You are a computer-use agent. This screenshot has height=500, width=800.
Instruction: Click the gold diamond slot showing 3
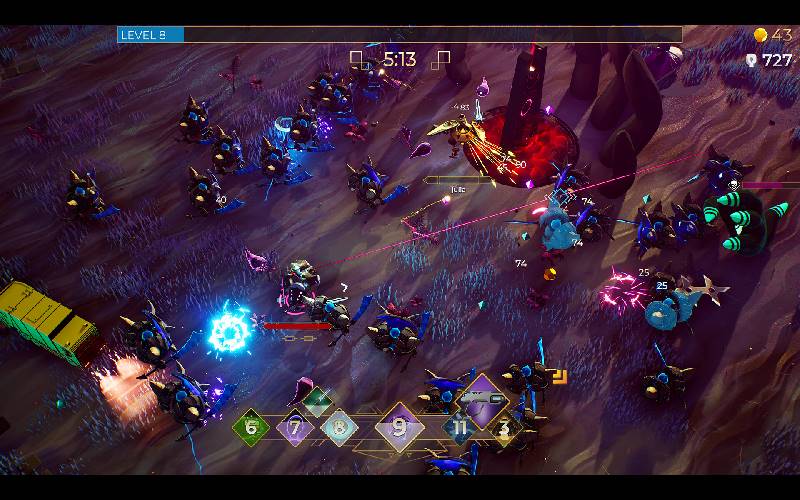pos(504,429)
